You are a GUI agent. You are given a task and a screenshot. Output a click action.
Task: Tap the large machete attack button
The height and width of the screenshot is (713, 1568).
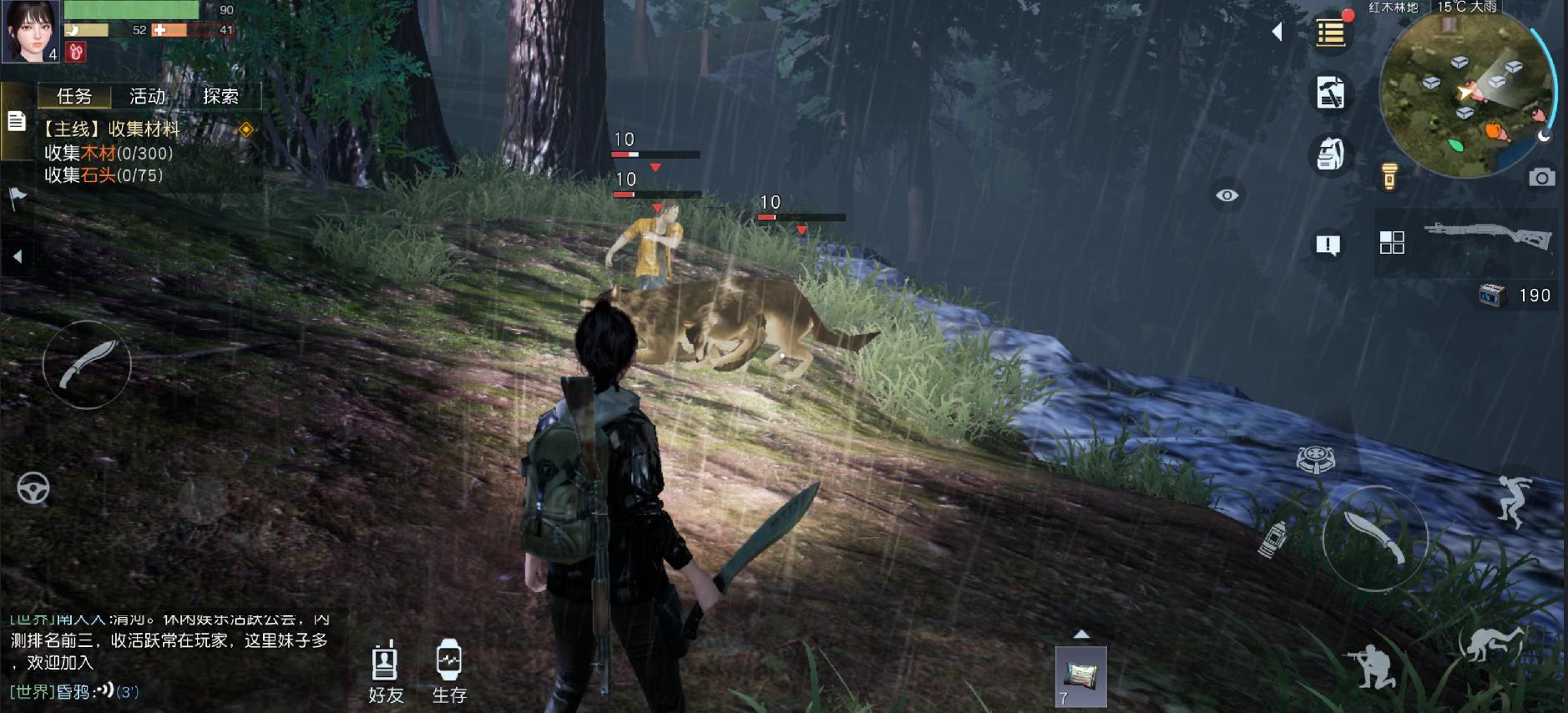tap(1374, 537)
